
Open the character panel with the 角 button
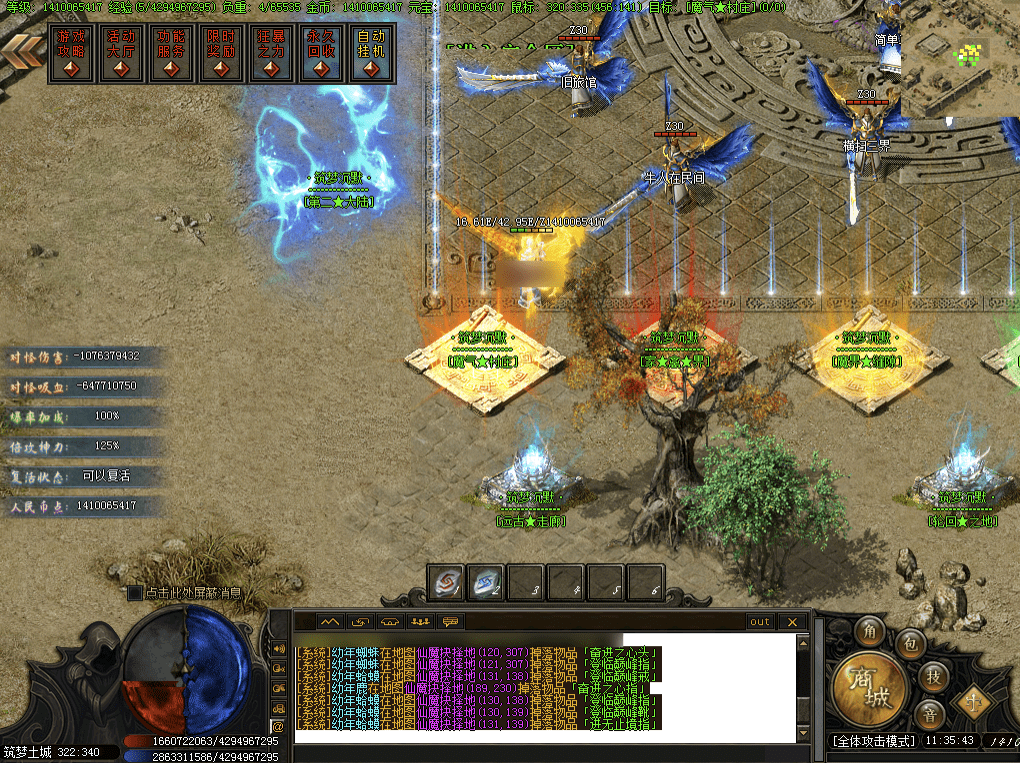[868, 632]
